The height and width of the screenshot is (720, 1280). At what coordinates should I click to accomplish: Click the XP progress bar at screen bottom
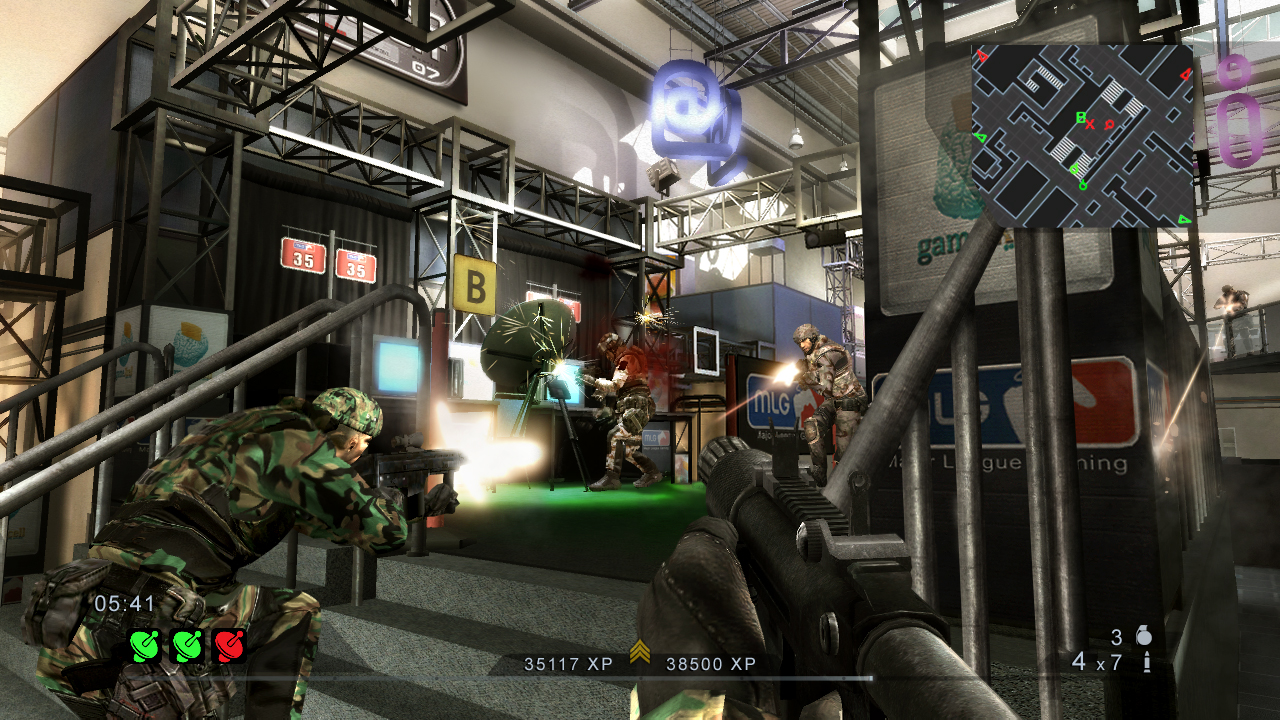640,676
